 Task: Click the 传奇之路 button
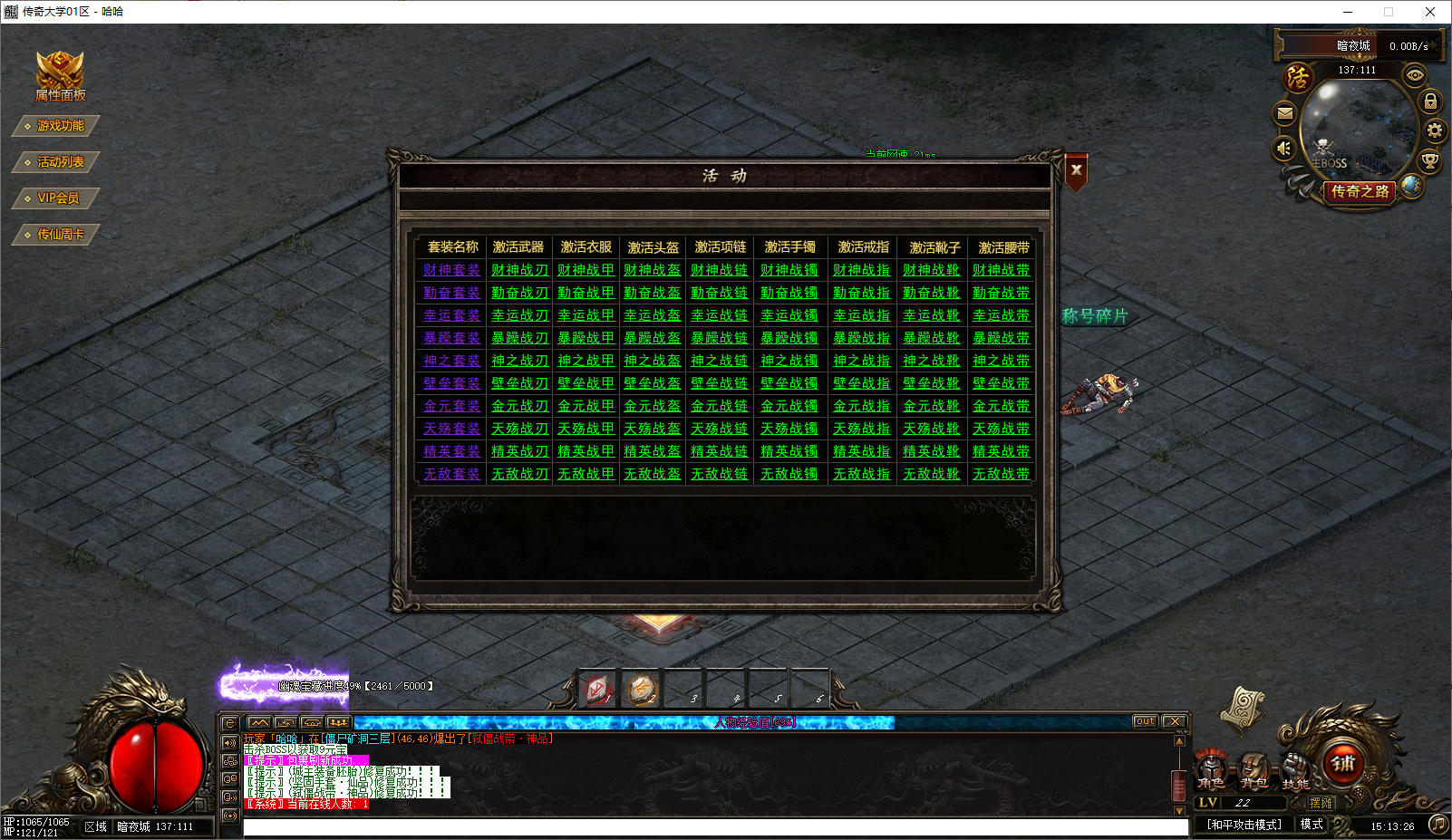pyautogui.click(x=1360, y=191)
